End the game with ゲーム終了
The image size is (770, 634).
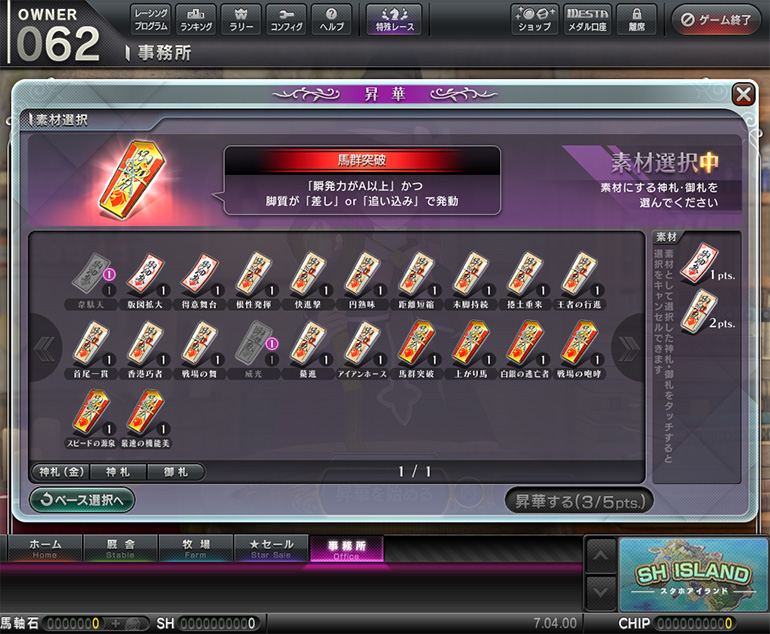click(716, 19)
